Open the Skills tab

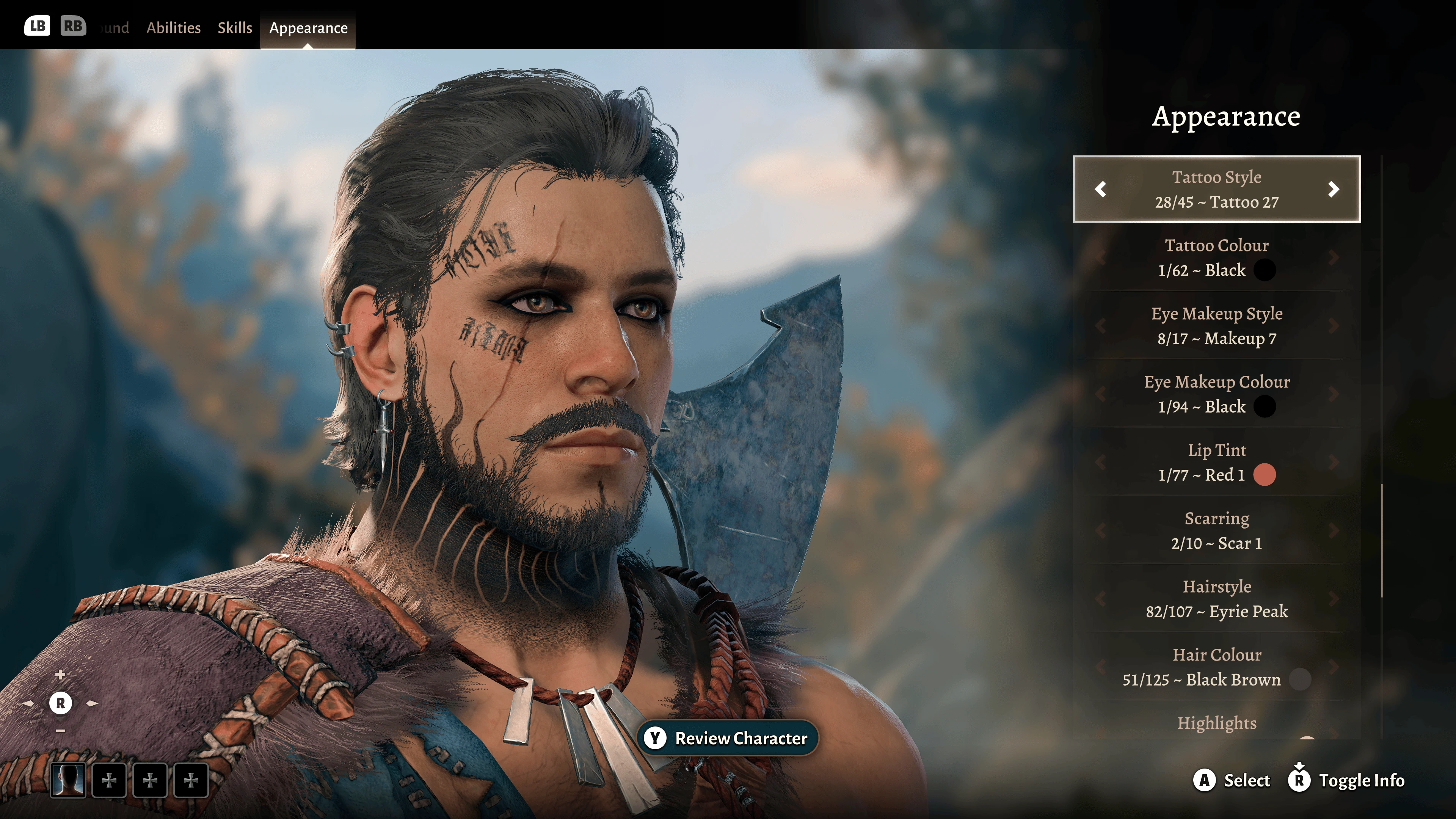pos(235,28)
